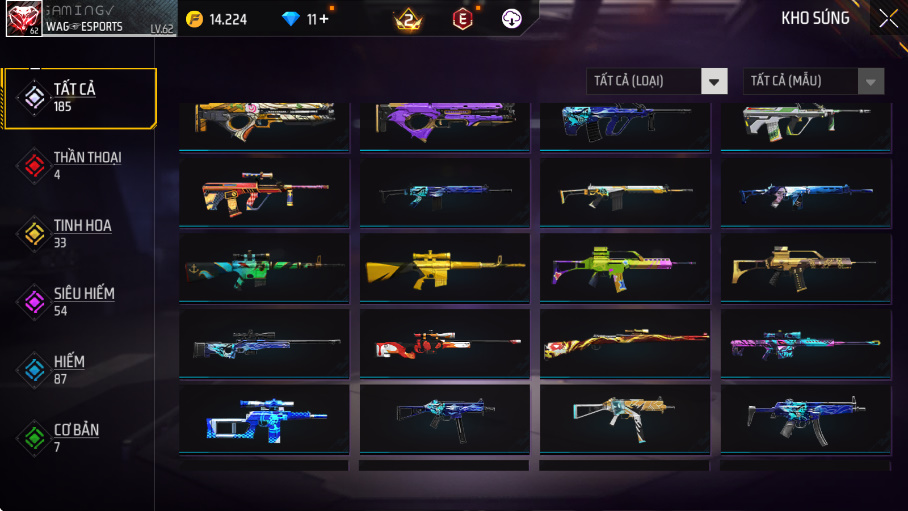
Task: Open the download center icon
Action: [x=512, y=19]
